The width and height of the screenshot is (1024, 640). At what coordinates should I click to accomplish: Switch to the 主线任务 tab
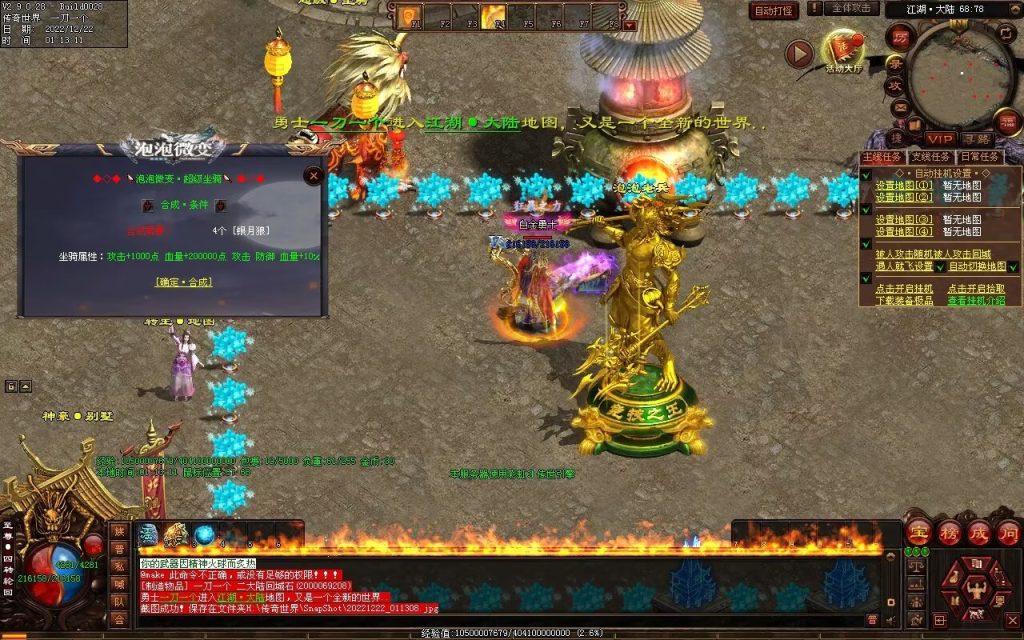tap(882, 157)
